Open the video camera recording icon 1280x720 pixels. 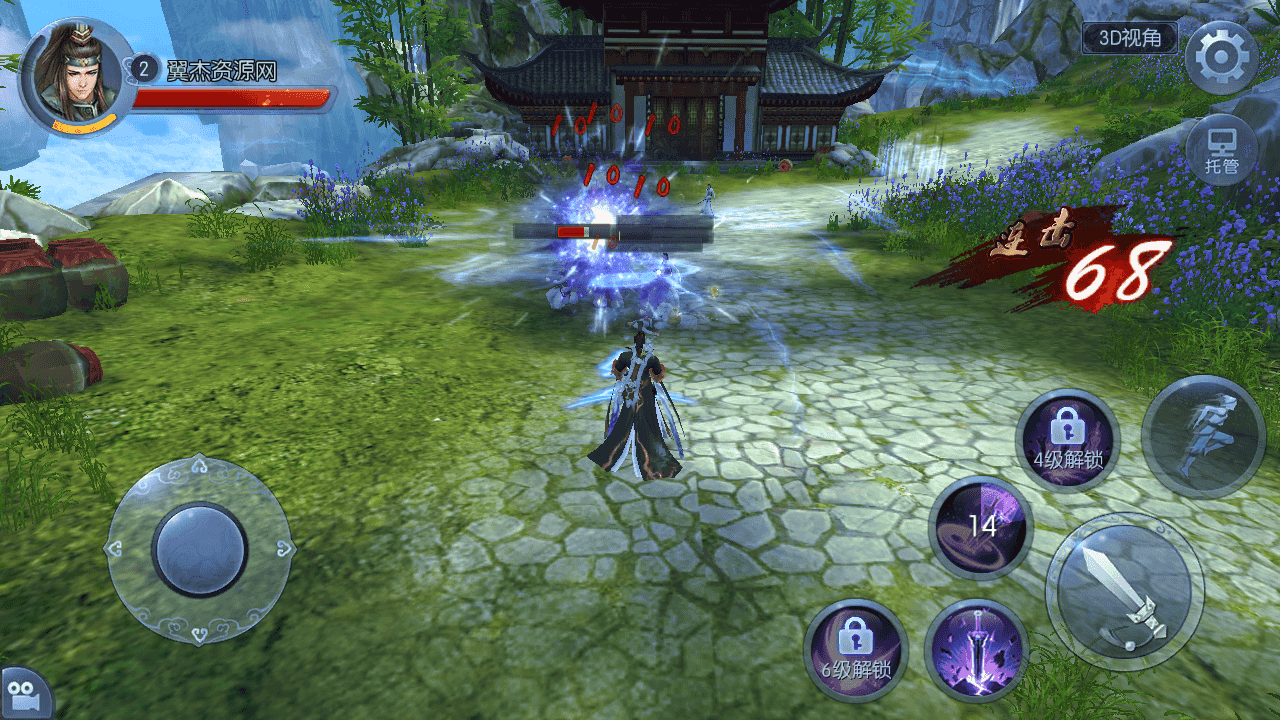pos(20,693)
